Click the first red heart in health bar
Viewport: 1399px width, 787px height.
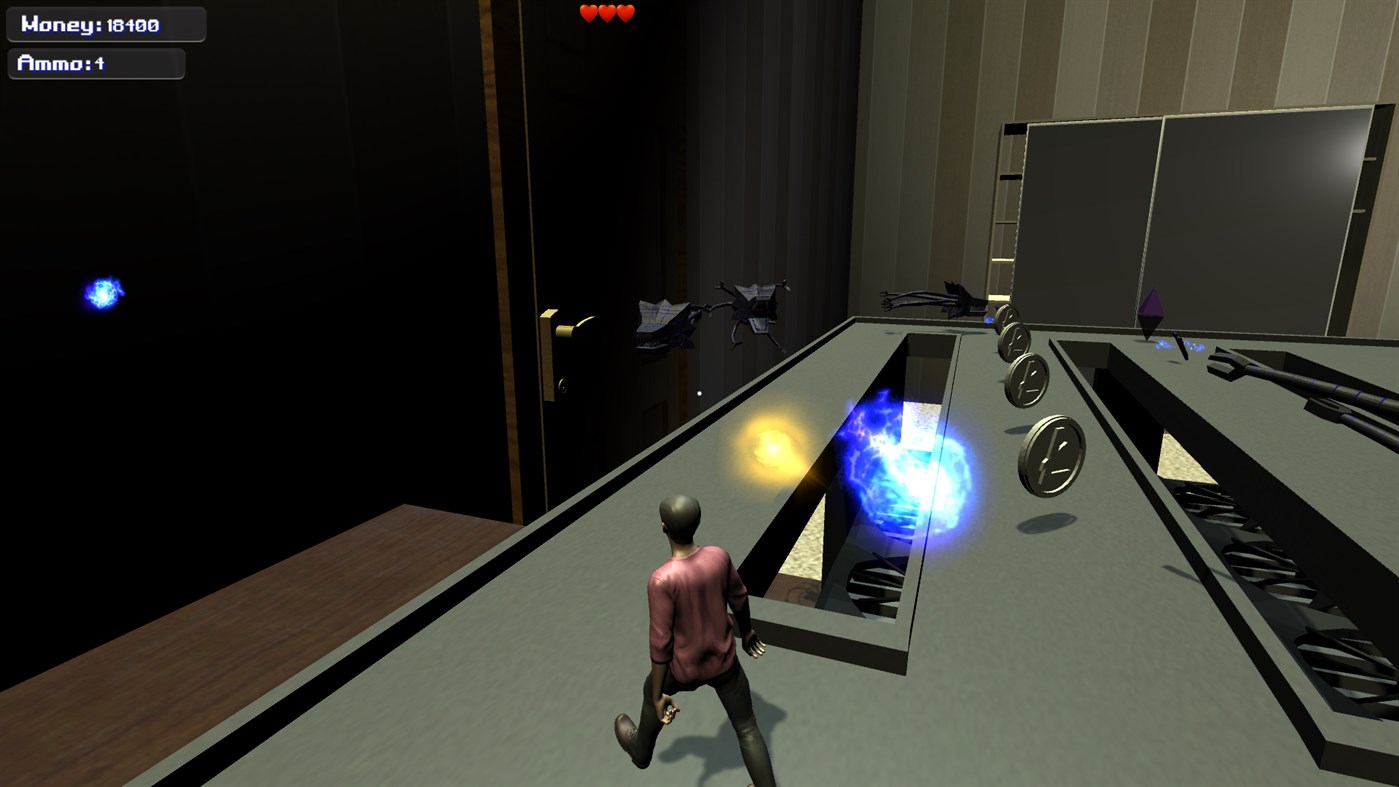(587, 13)
